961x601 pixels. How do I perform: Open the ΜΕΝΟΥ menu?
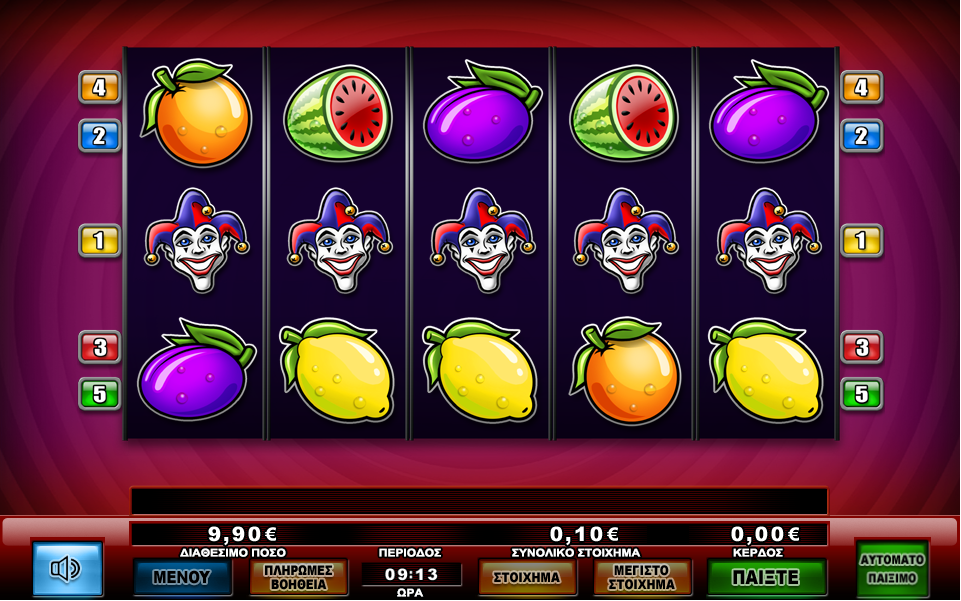(x=182, y=577)
